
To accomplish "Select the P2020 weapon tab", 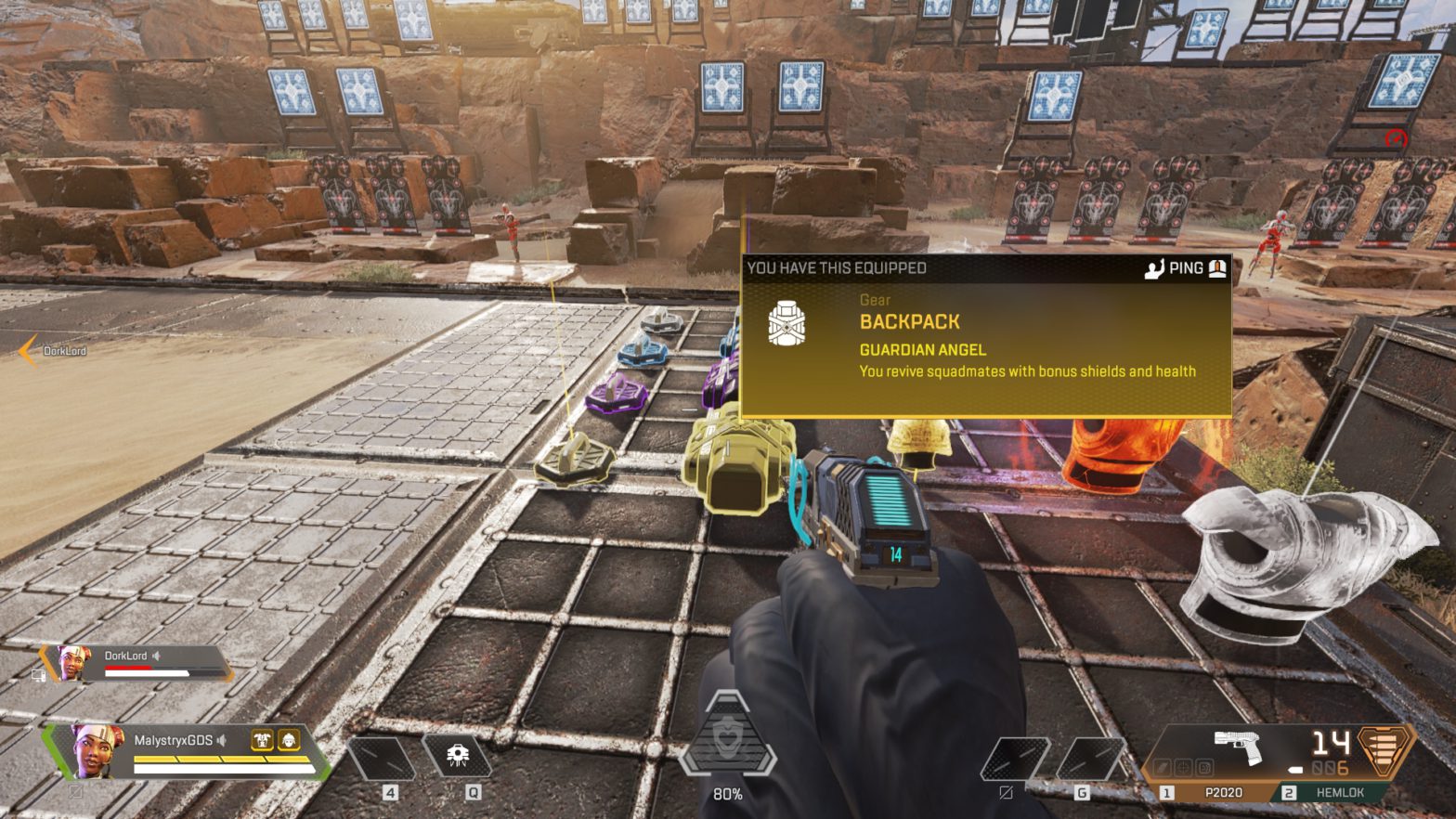I will tap(1226, 792).
